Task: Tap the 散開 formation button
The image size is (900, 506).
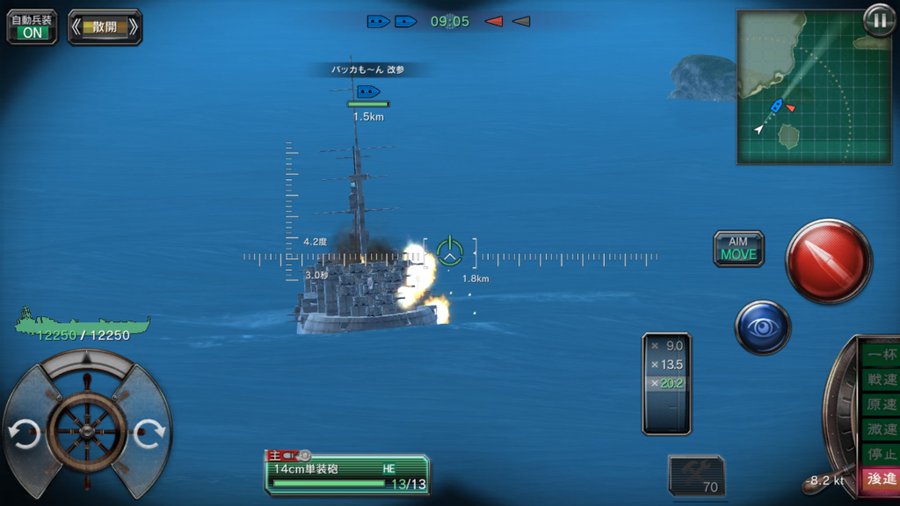Action: [105, 27]
